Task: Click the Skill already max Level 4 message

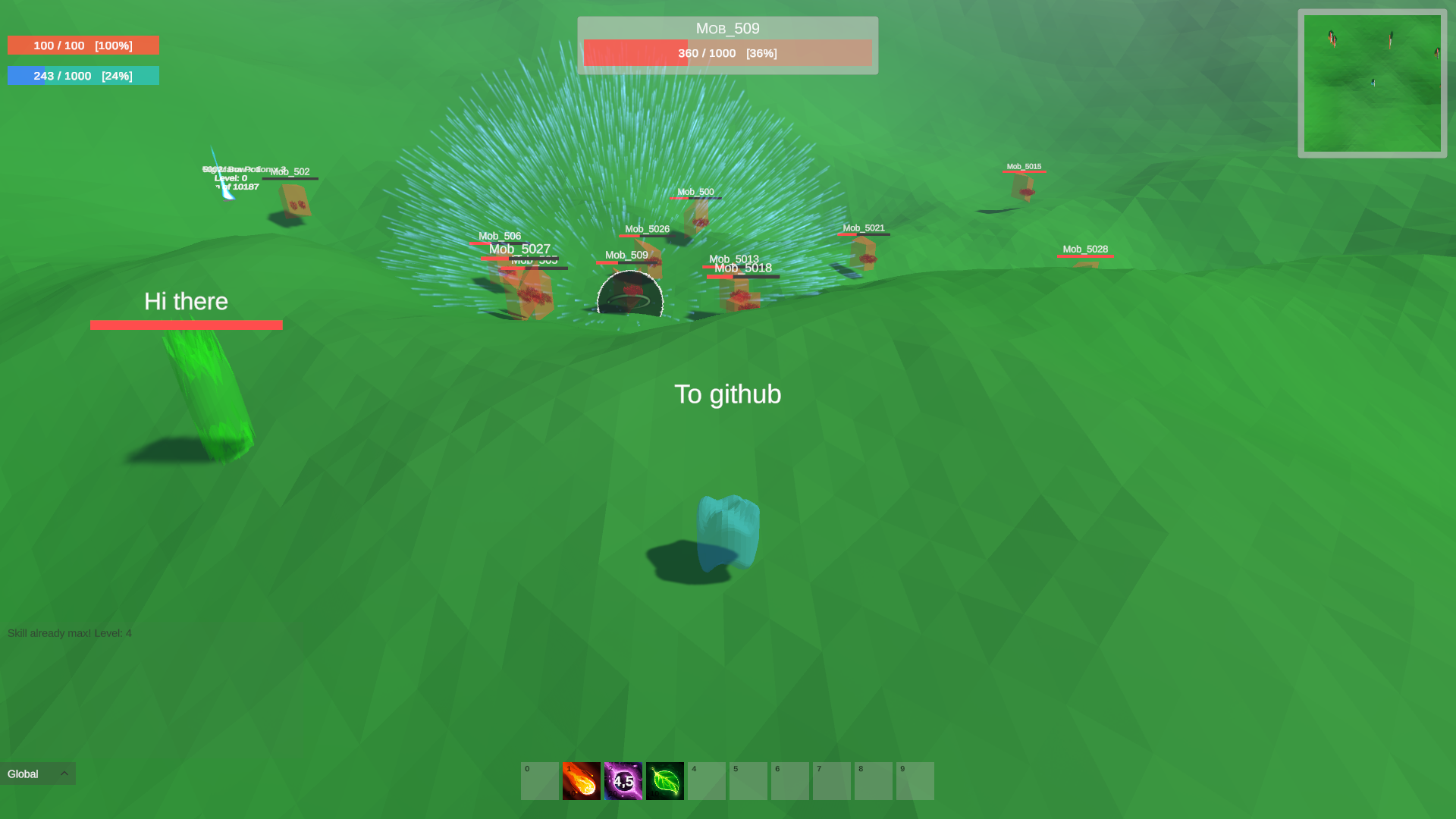Action: click(x=69, y=632)
